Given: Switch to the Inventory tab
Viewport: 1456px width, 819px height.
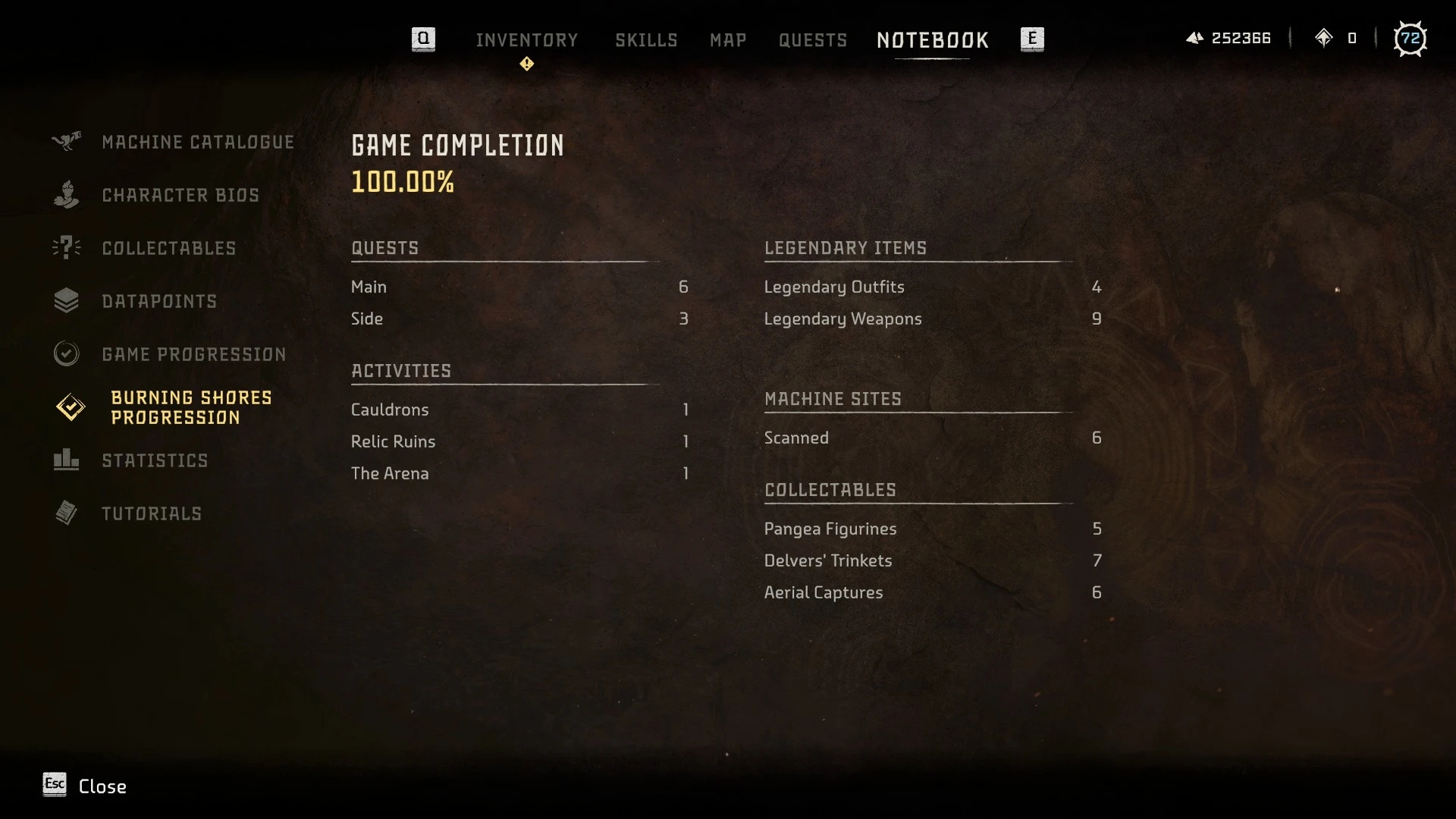Looking at the screenshot, I should (526, 40).
